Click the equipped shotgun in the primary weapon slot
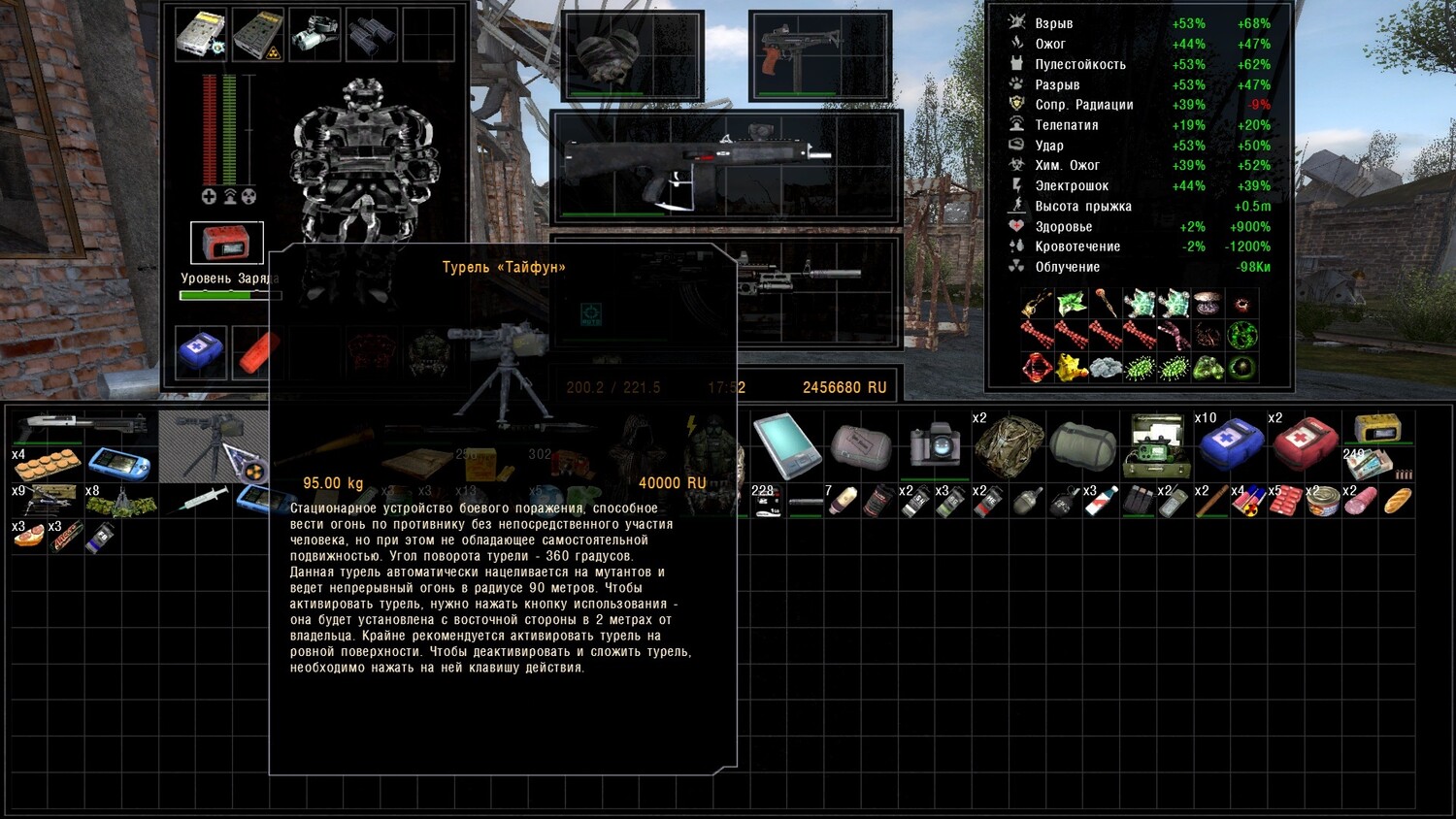Screen dimensions: 1456x819 pyautogui.click(x=694, y=160)
